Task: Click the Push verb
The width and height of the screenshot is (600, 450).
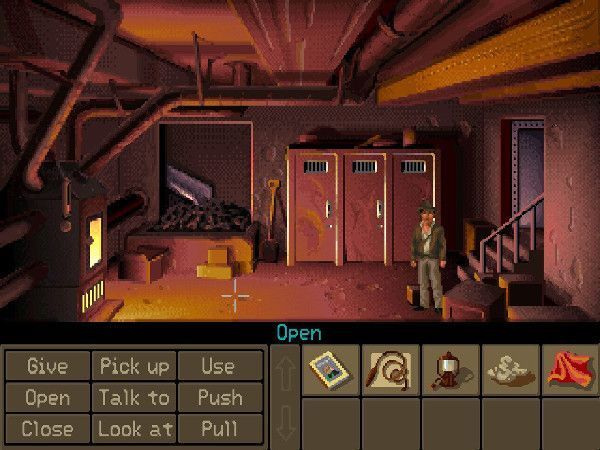Action: tap(217, 397)
